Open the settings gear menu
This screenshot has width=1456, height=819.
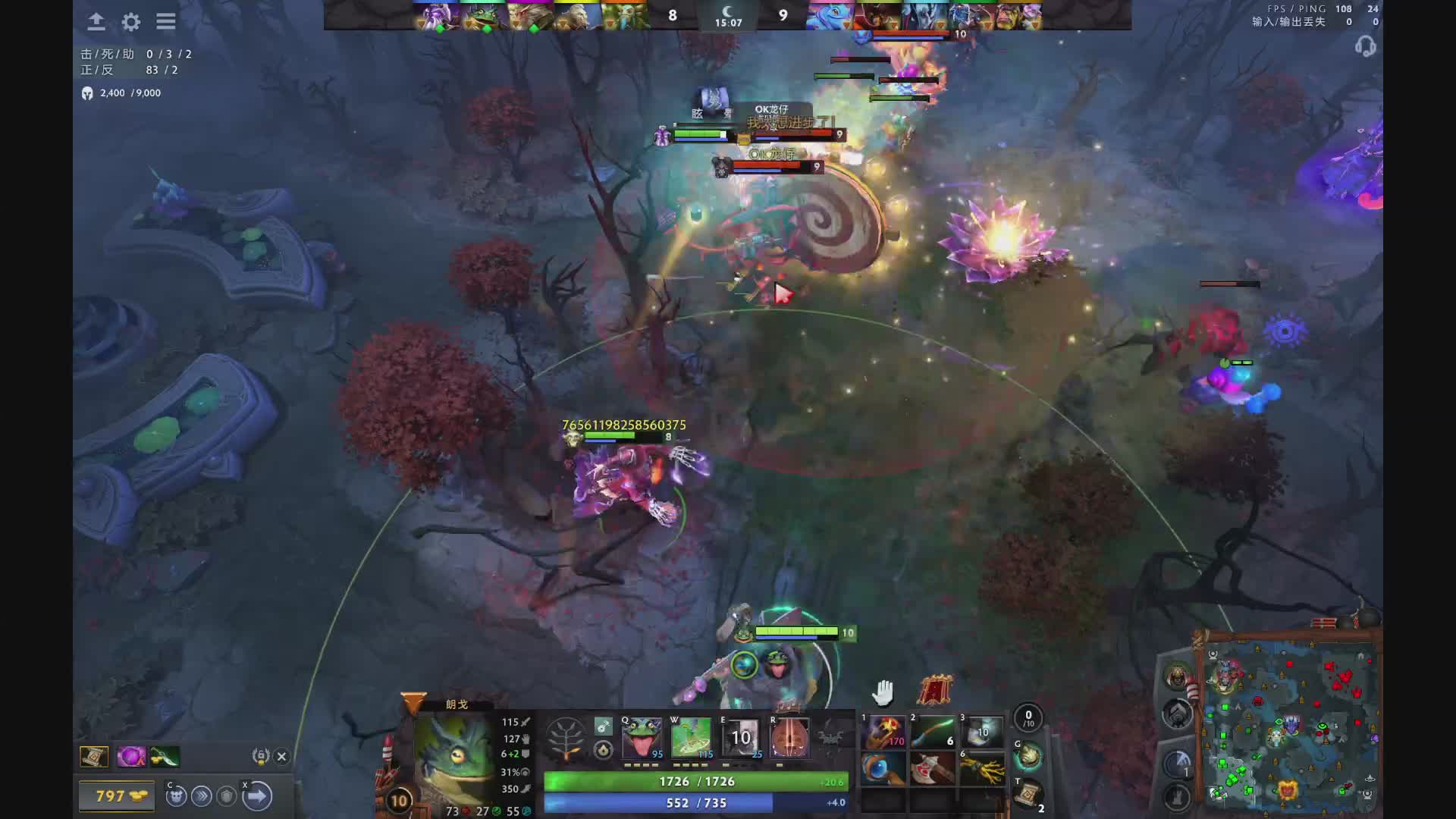[131, 22]
